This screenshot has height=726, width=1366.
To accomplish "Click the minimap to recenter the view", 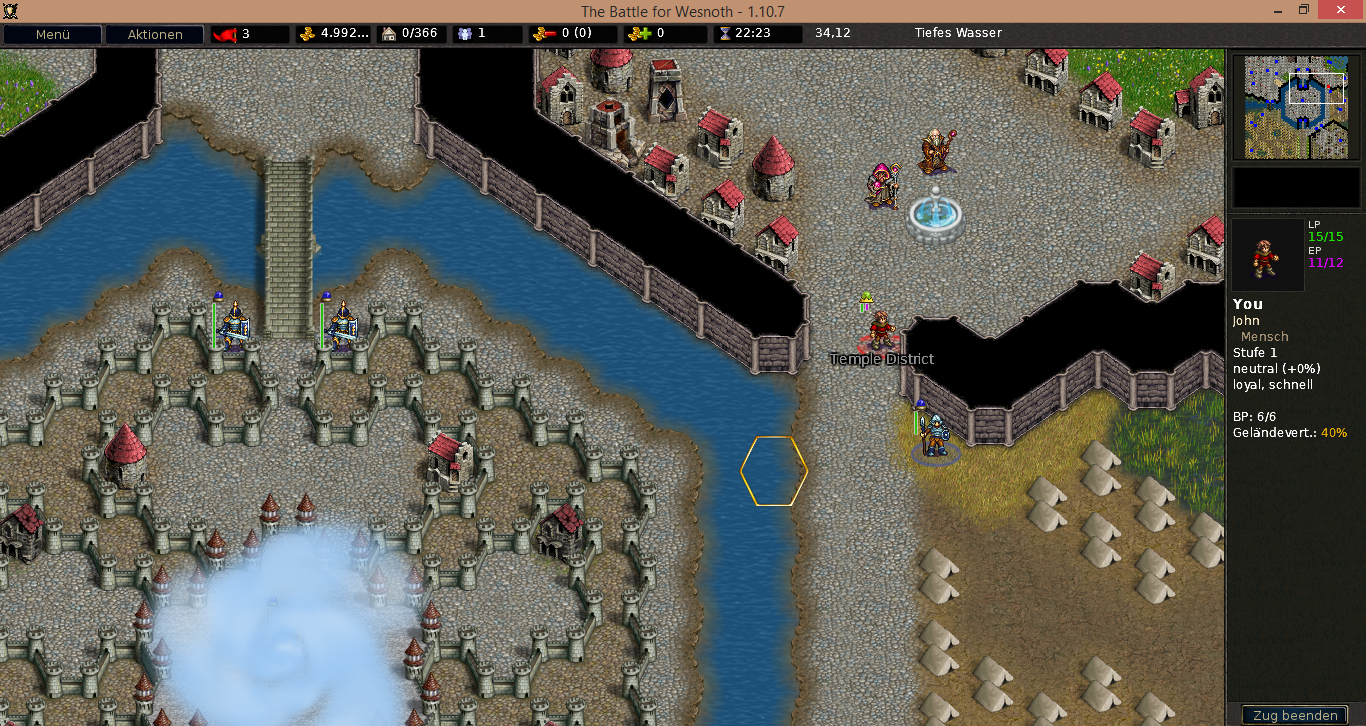I will [1296, 108].
